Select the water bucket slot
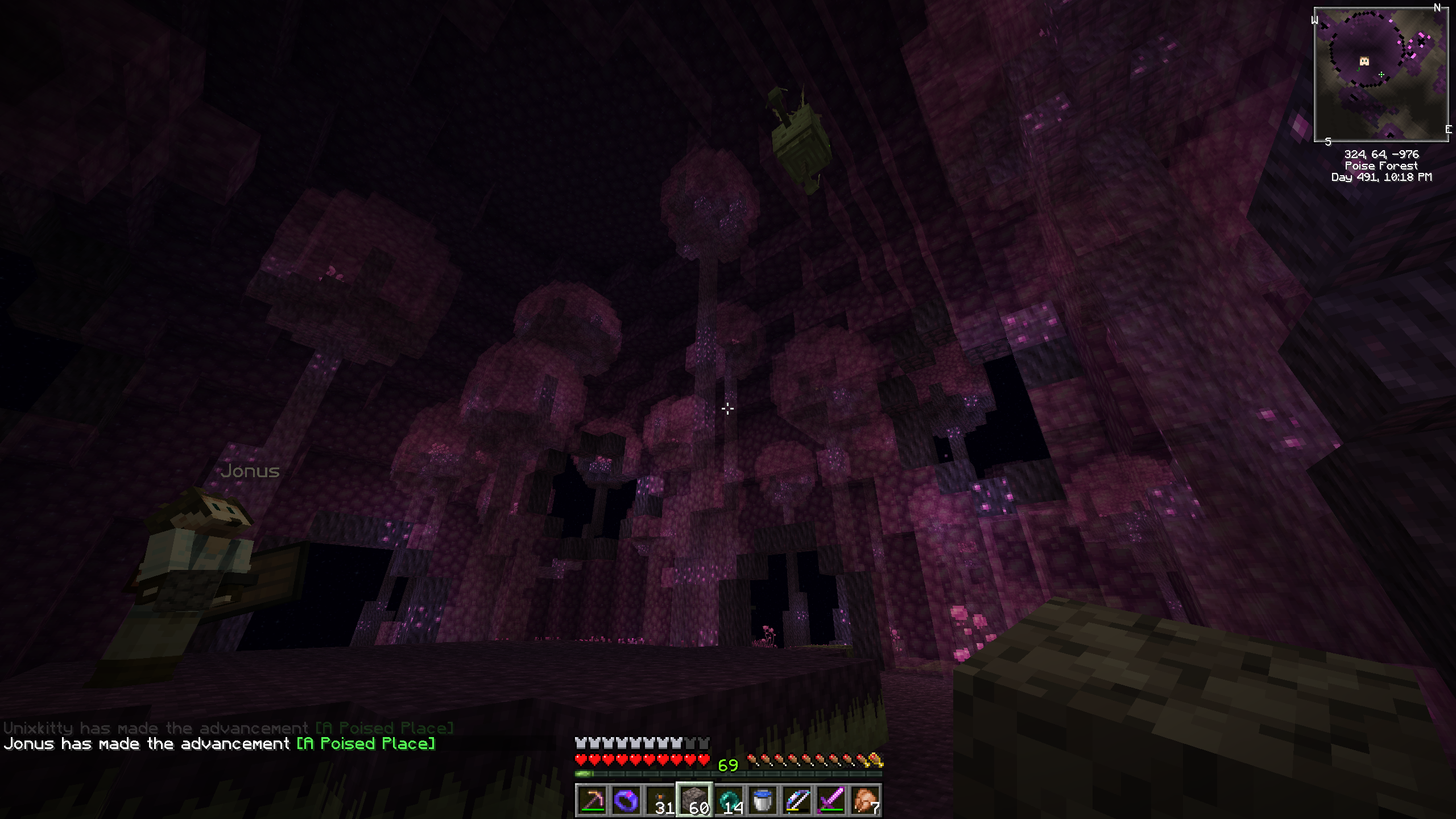The width and height of the screenshot is (1456, 819). (763, 801)
